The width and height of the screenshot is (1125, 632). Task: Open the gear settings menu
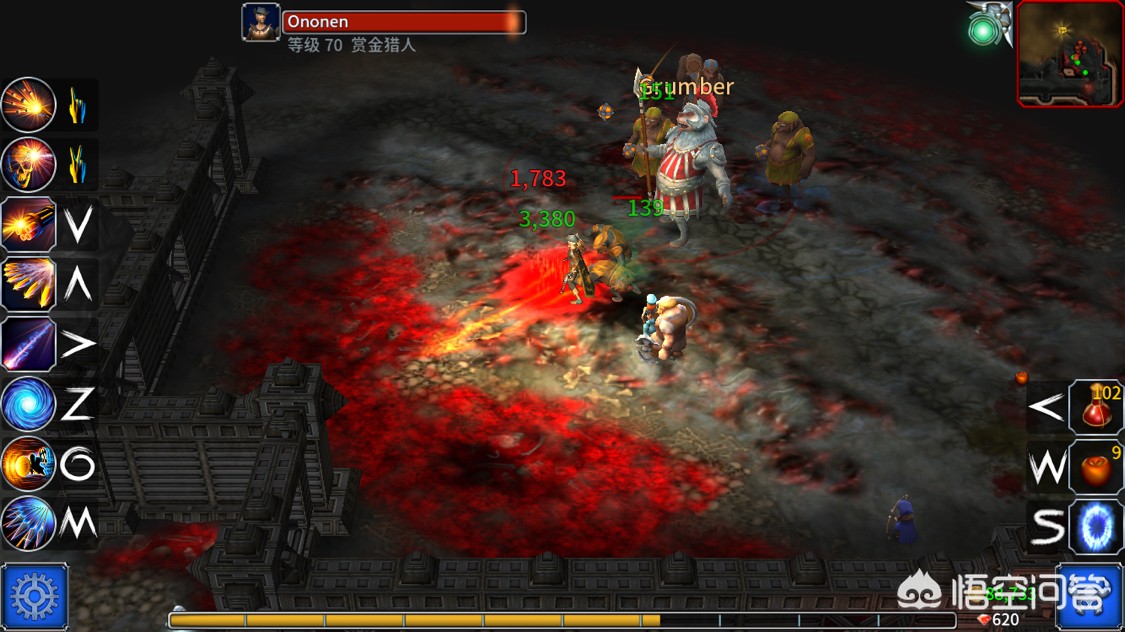34,597
